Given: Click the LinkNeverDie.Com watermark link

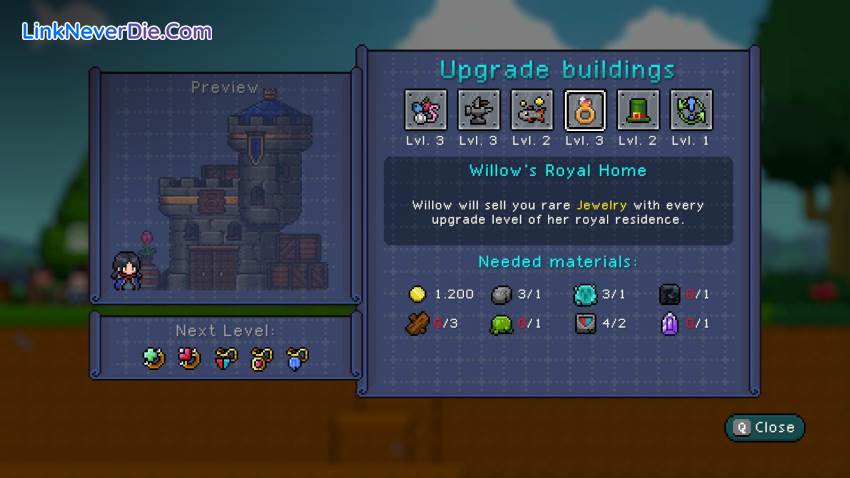Looking at the screenshot, I should point(116,32).
